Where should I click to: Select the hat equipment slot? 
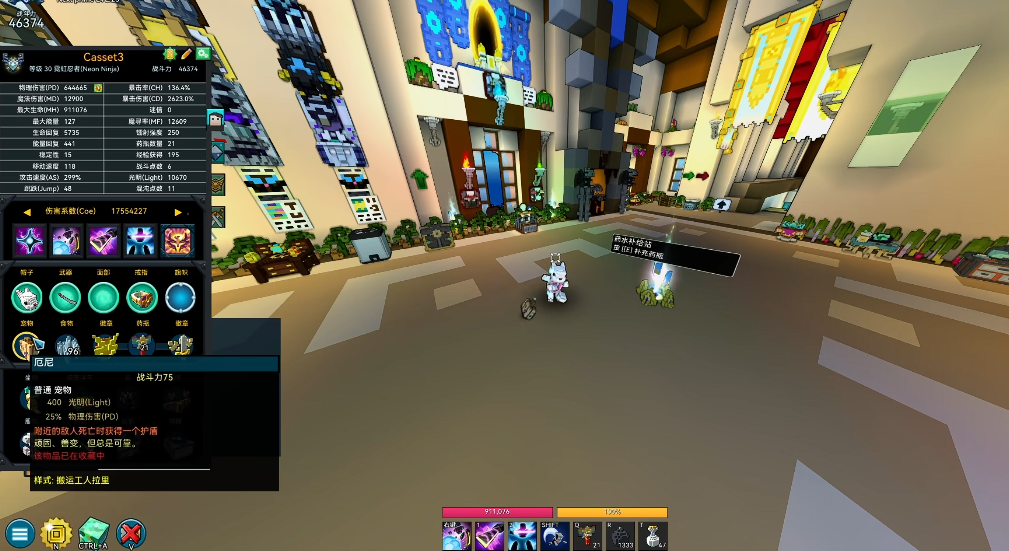[x=27, y=297]
